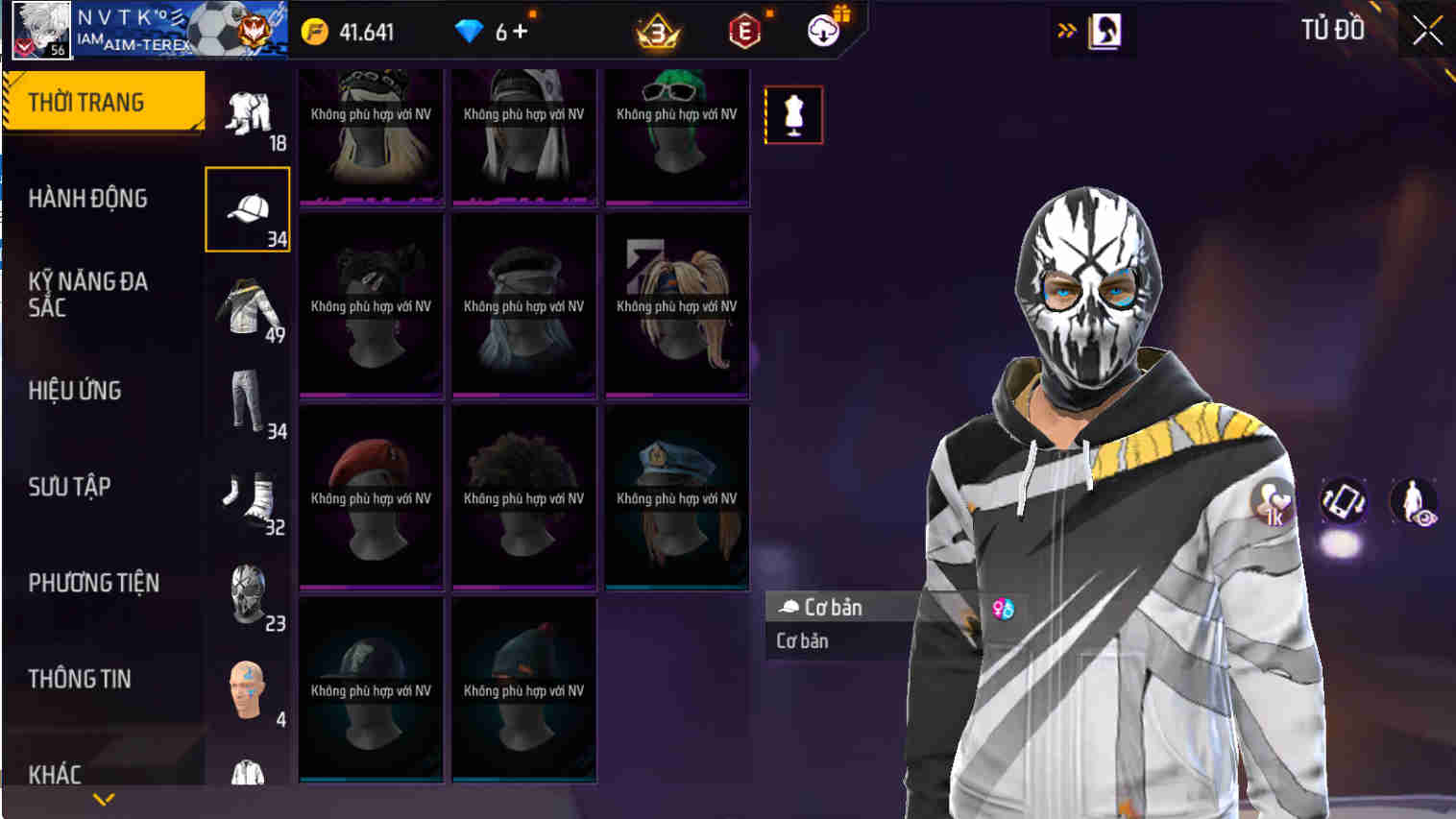The image size is (1456, 819).
Task: Toggle the 1k favorite heart on outfit
Action: point(1274,500)
